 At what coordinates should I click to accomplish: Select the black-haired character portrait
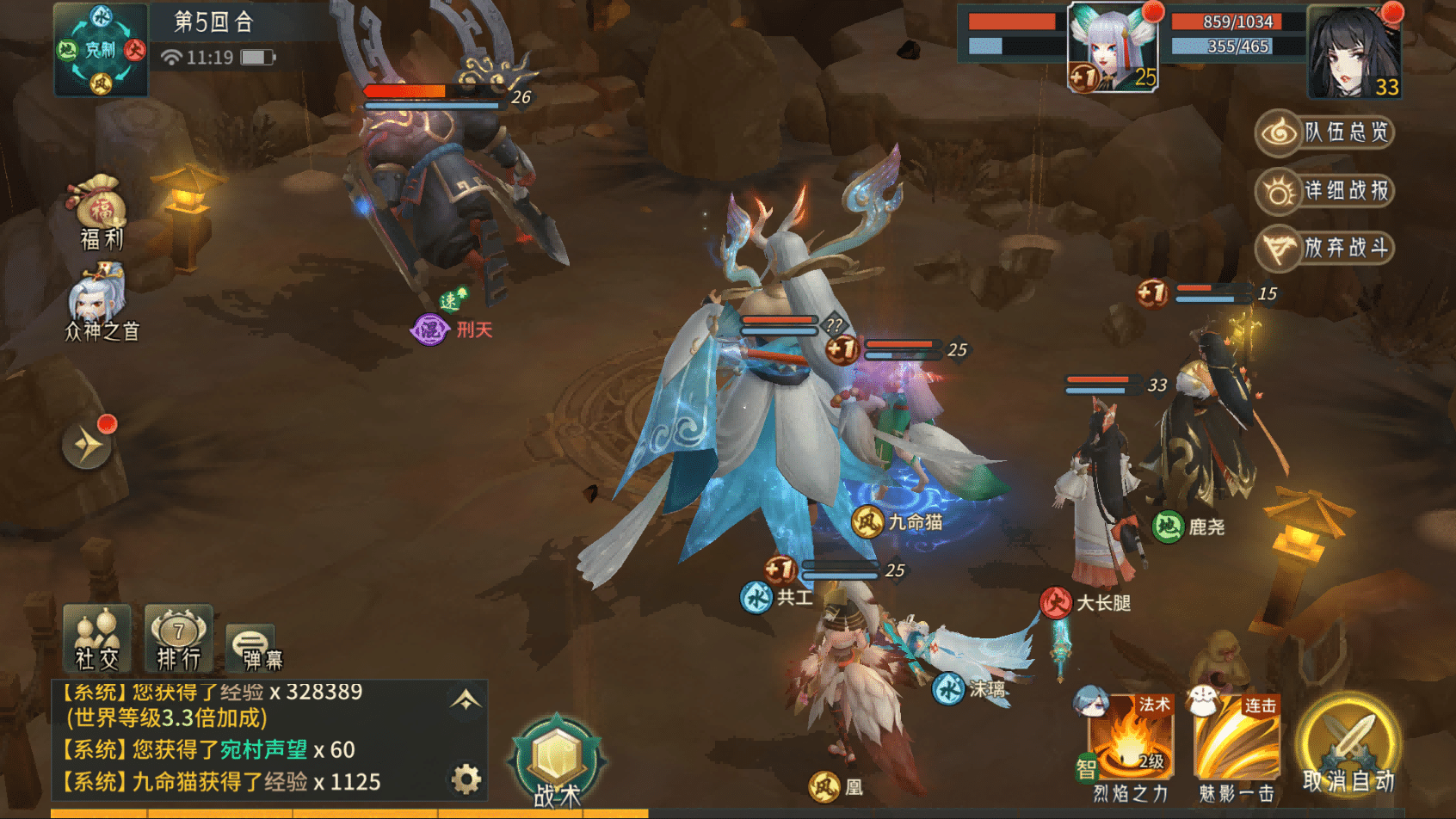[1354, 52]
